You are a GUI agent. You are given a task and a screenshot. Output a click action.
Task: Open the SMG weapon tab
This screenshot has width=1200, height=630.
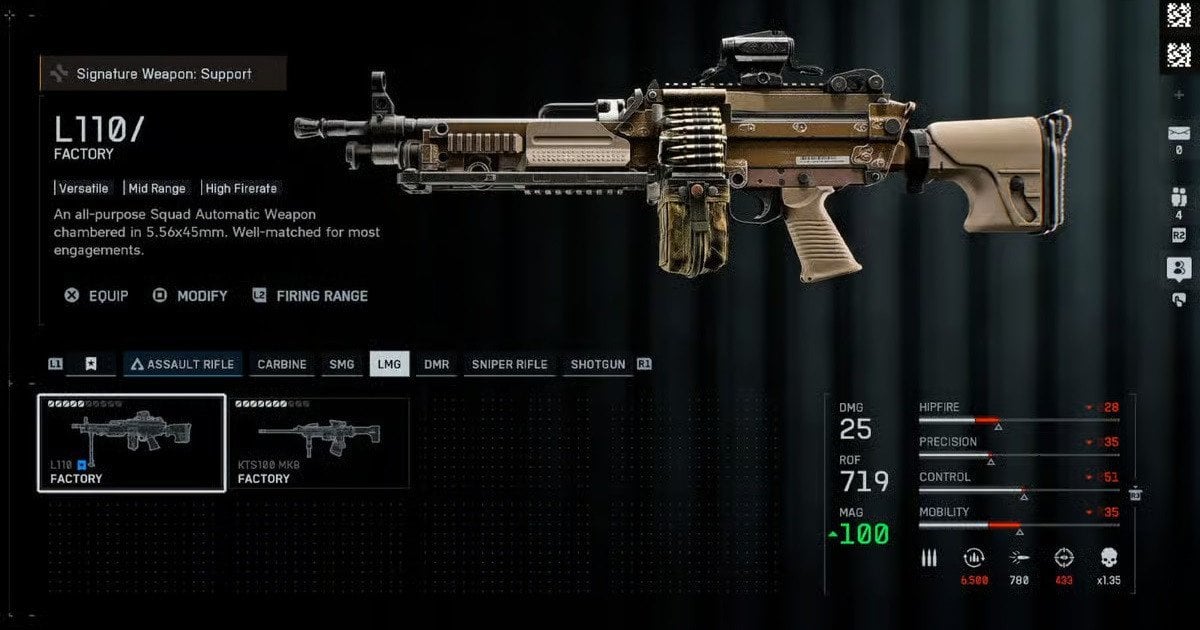point(342,364)
